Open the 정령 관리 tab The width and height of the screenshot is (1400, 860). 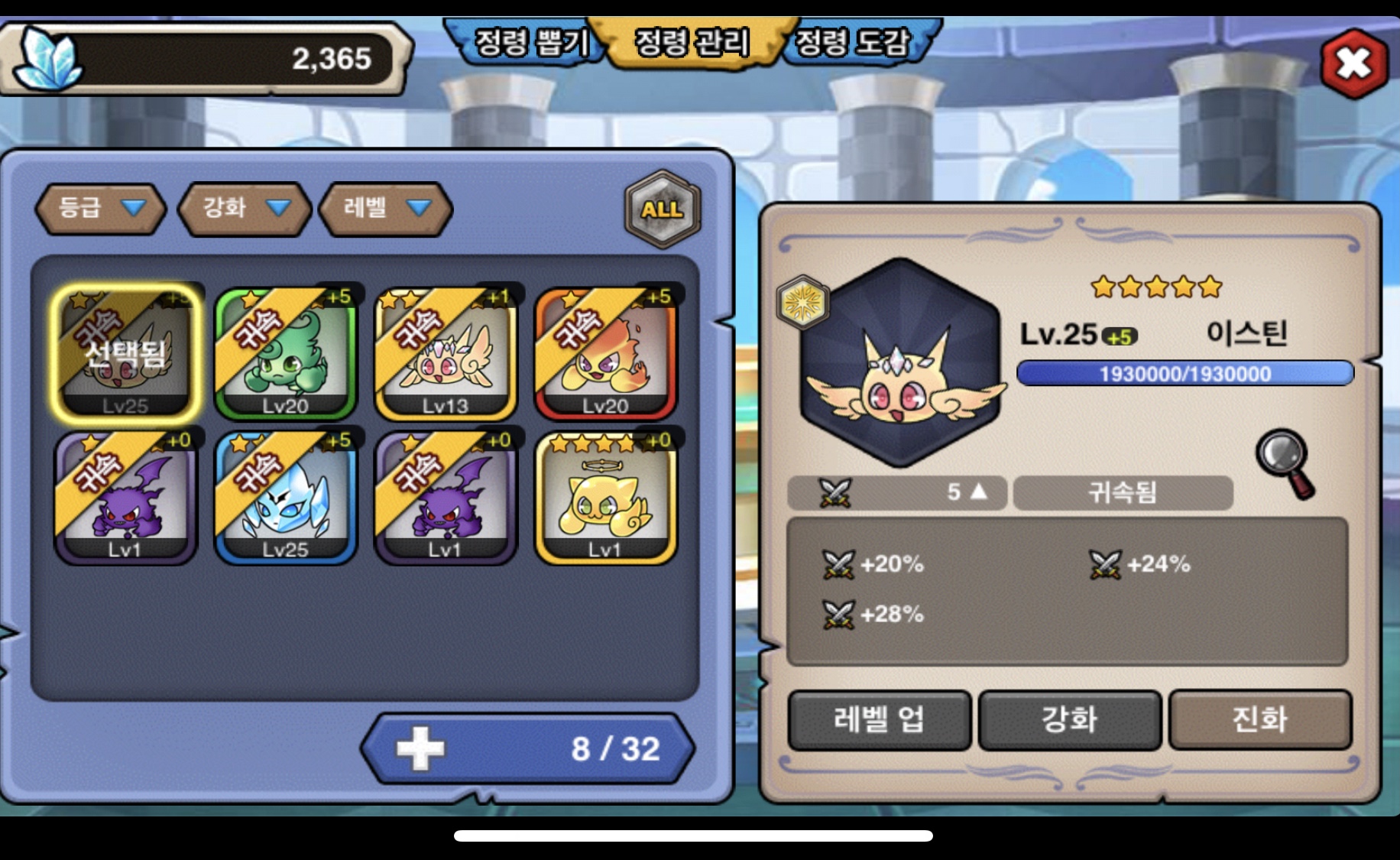(x=692, y=43)
